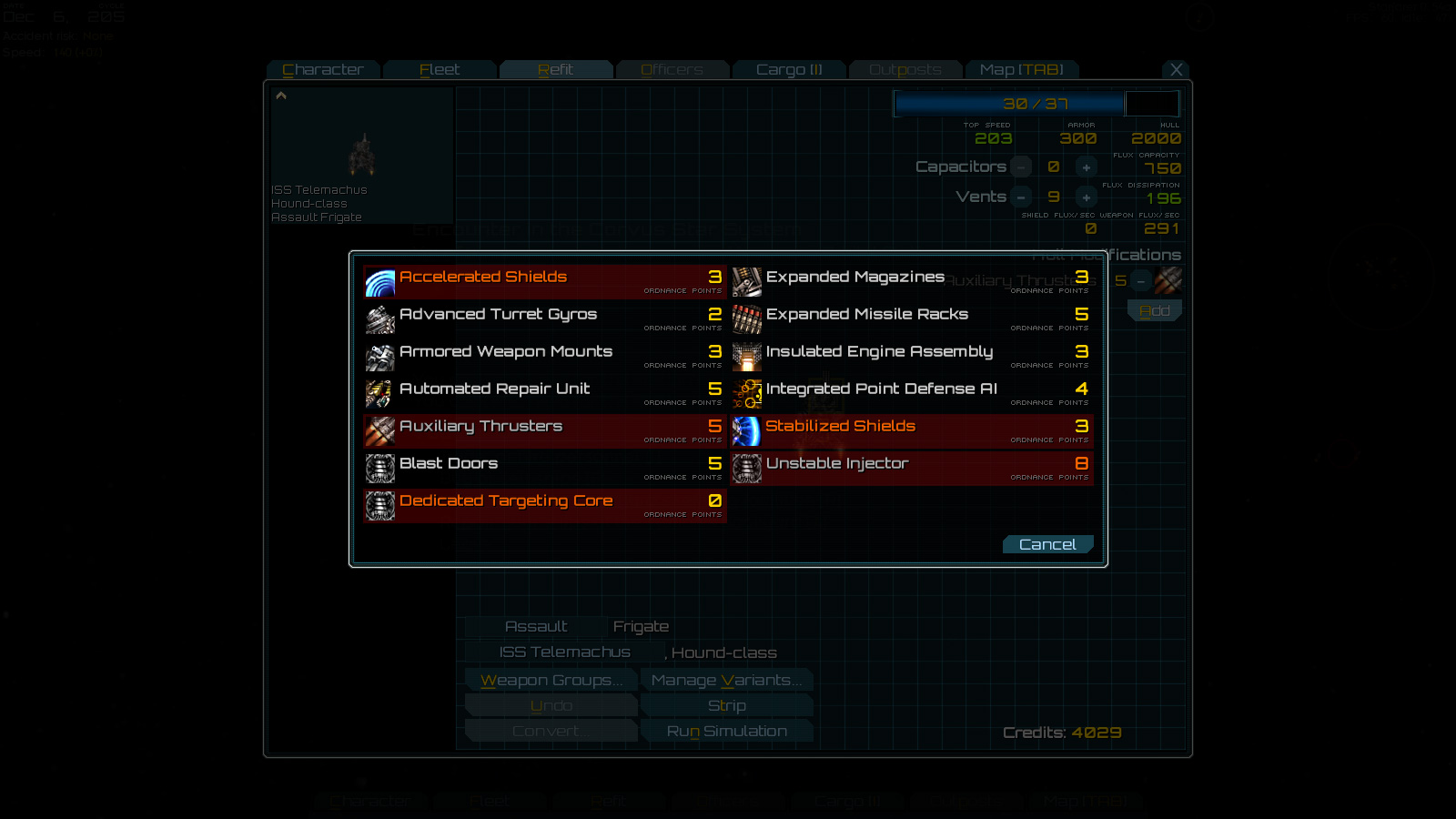Switch to the Fleet tab
Viewport: 1456px width, 819px height.
[x=440, y=69]
